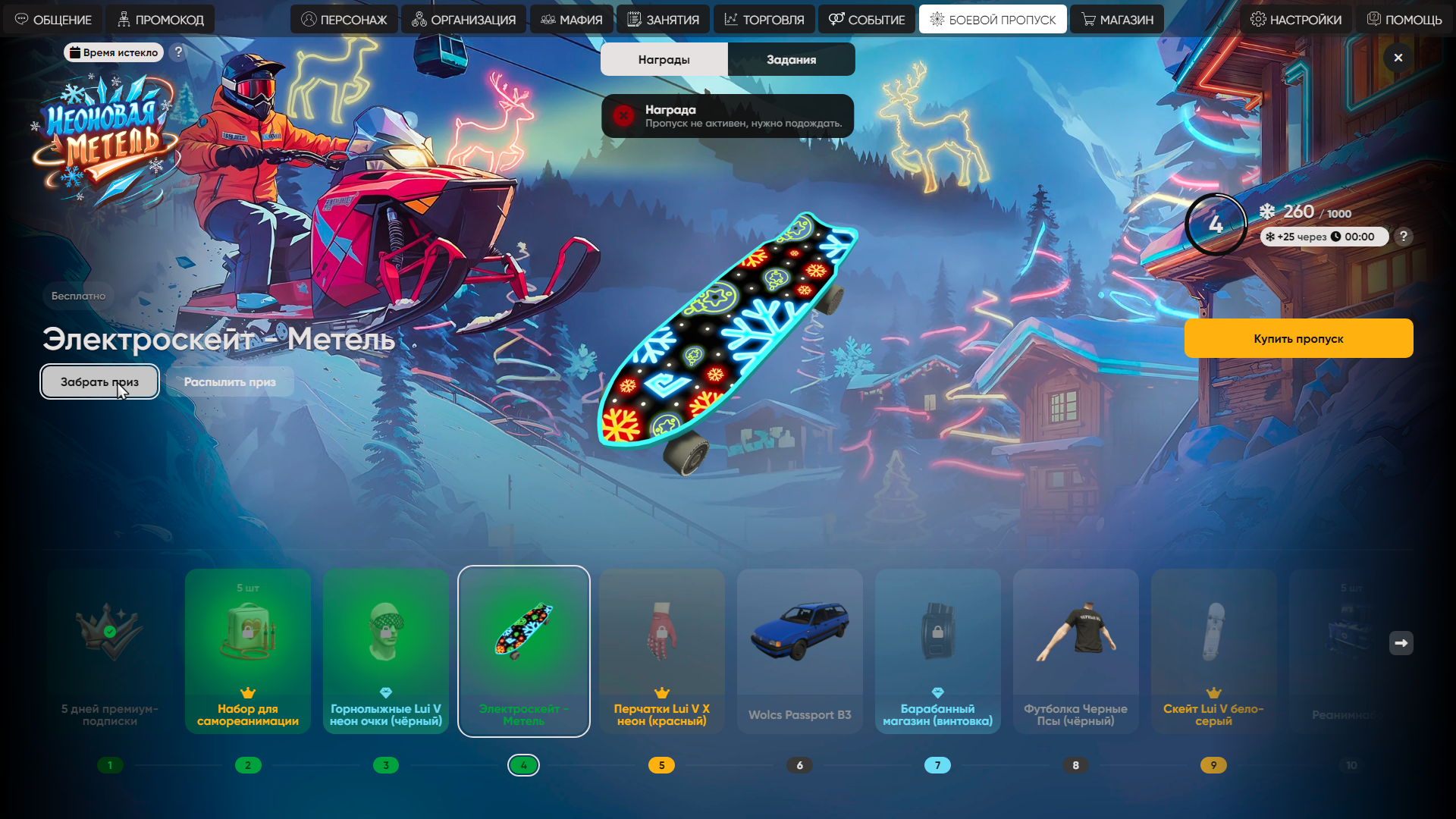Select the Награды tab

coord(664,59)
